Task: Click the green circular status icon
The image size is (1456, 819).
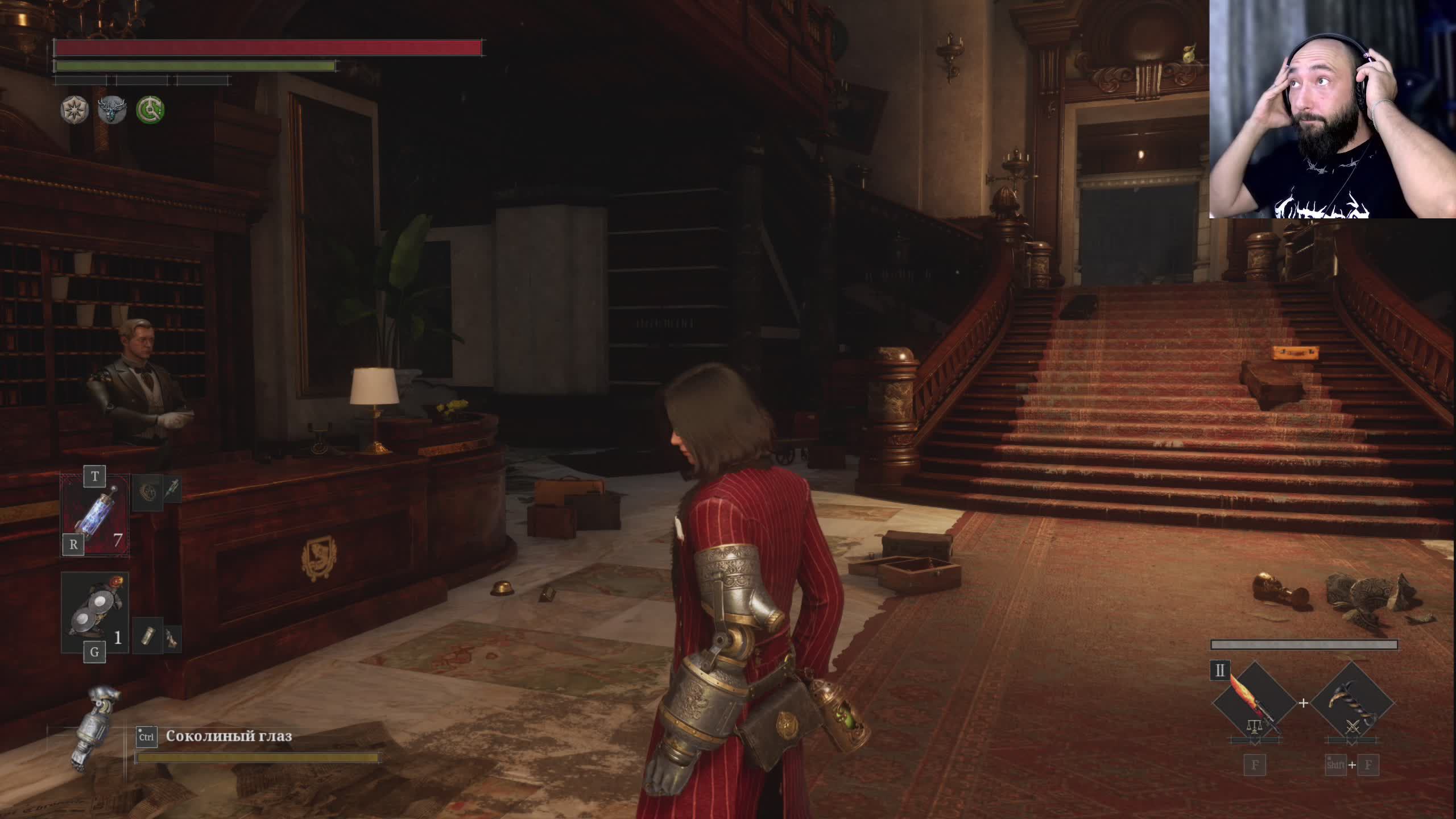Action: [150, 109]
